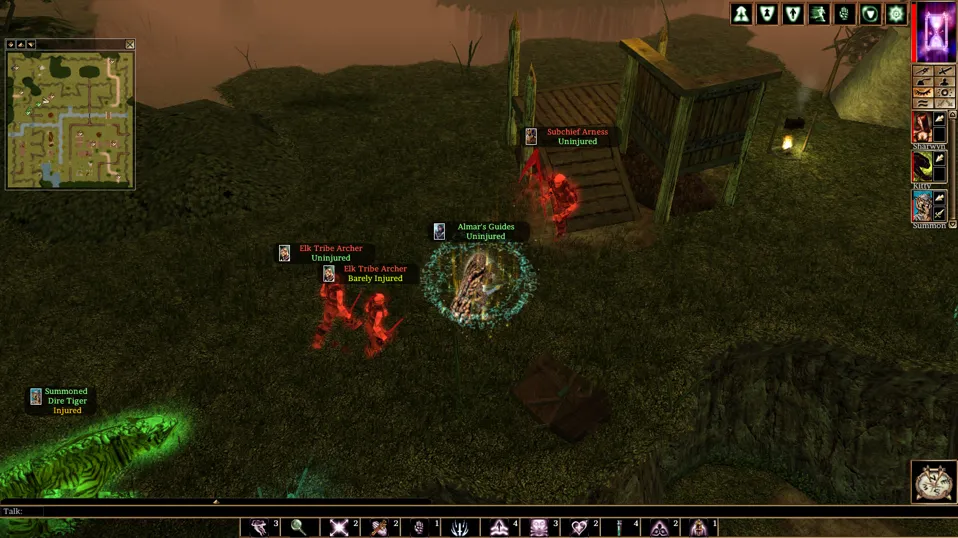
Task: Activate the claw slash quickbar slot
Action: 459,527
